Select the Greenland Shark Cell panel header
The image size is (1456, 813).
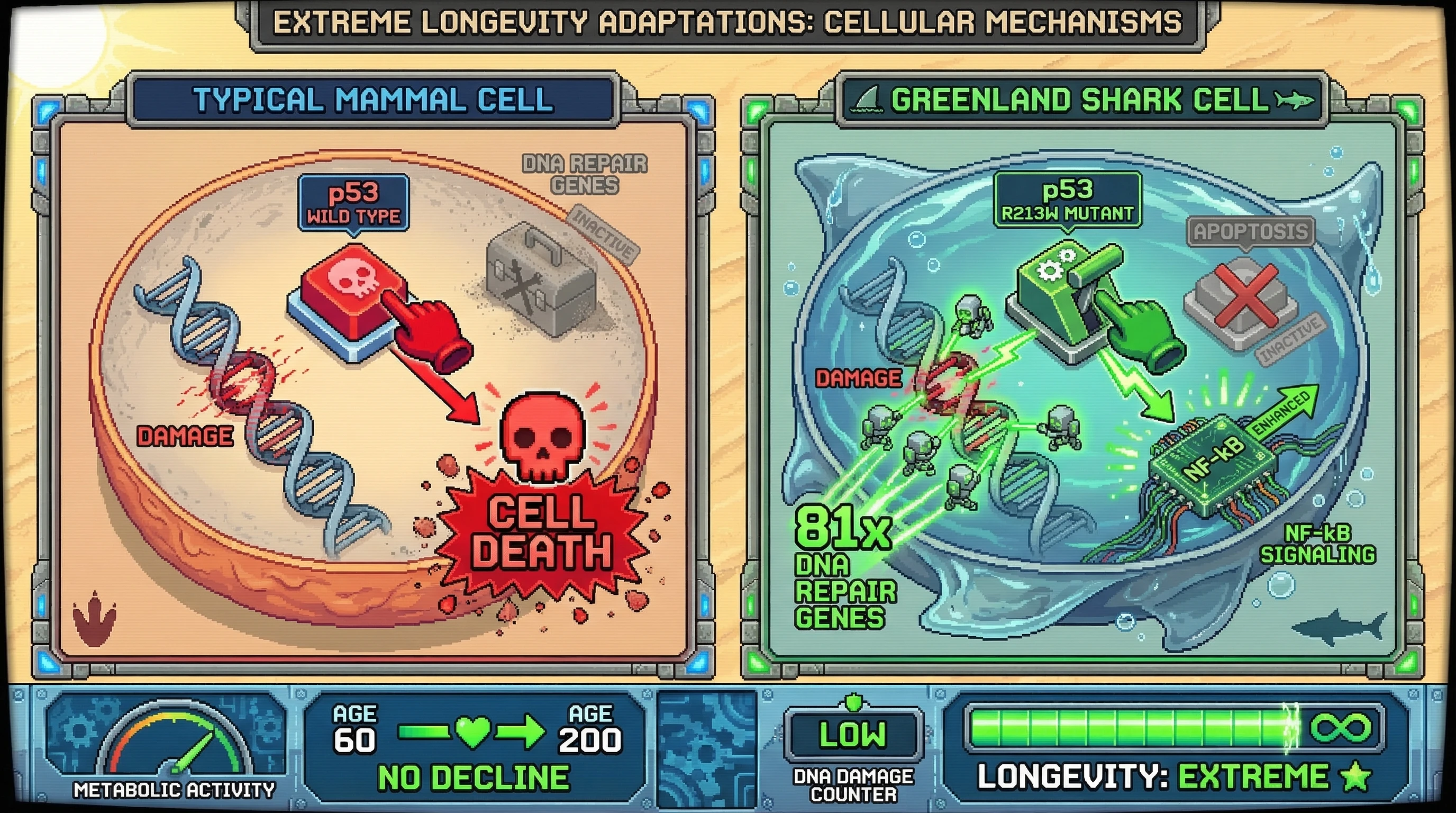pyautogui.click(x=1081, y=100)
